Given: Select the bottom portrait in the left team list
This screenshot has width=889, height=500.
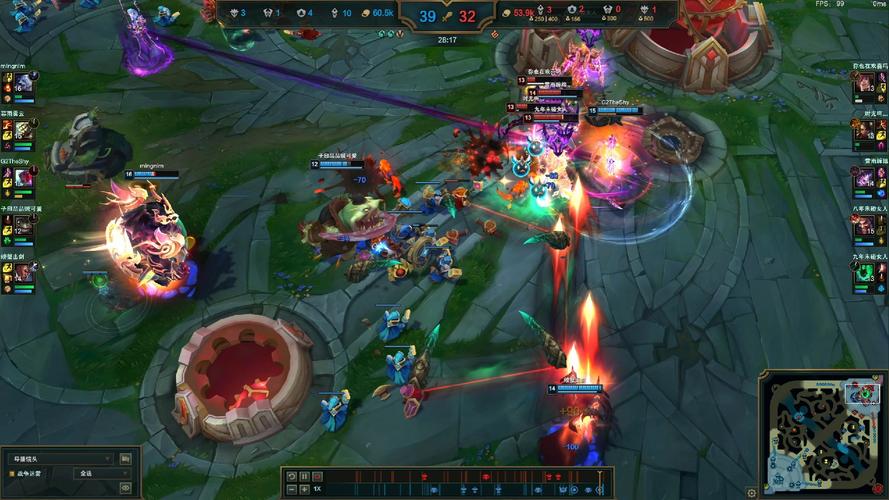Looking at the screenshot, I should tap(23, 273).
